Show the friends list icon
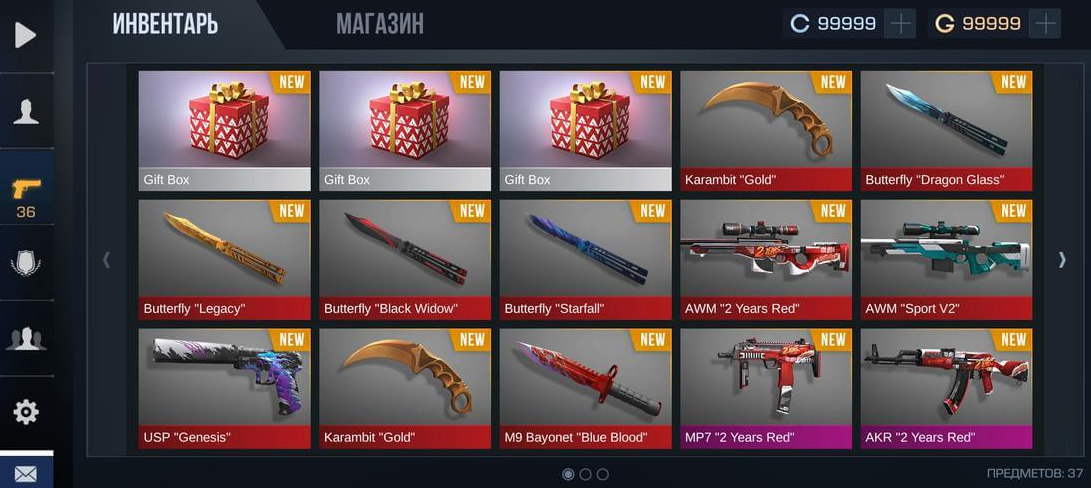This screenshot has height=488, width=1091. click(26, 339)
